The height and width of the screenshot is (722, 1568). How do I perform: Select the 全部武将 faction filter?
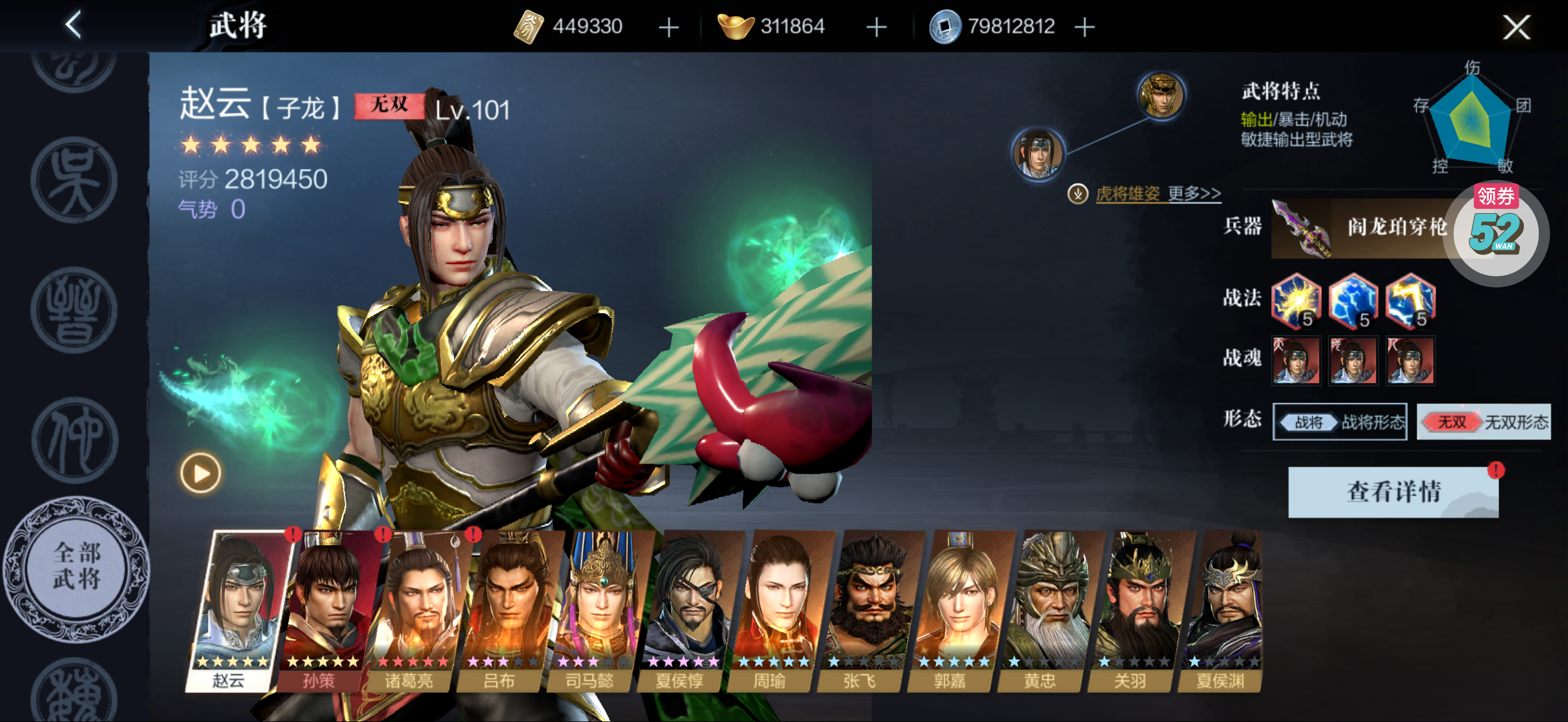point(76,567)
